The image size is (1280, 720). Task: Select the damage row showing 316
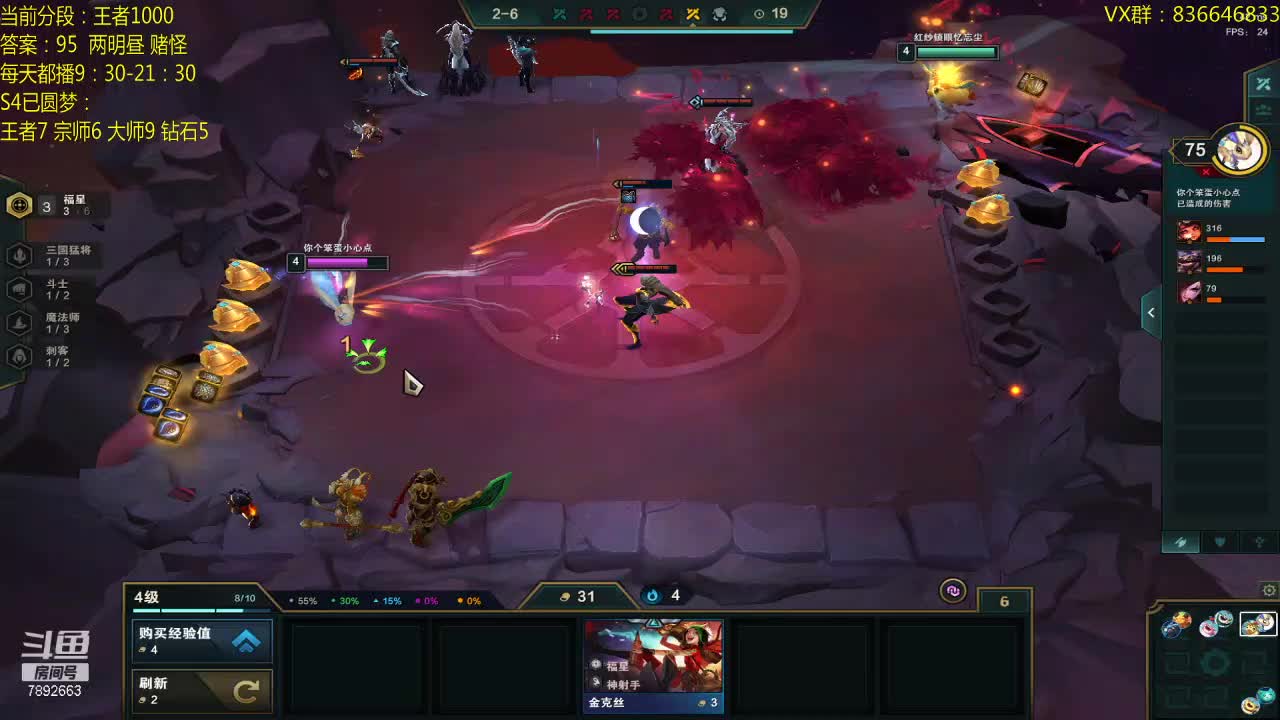coord(1221,234)
